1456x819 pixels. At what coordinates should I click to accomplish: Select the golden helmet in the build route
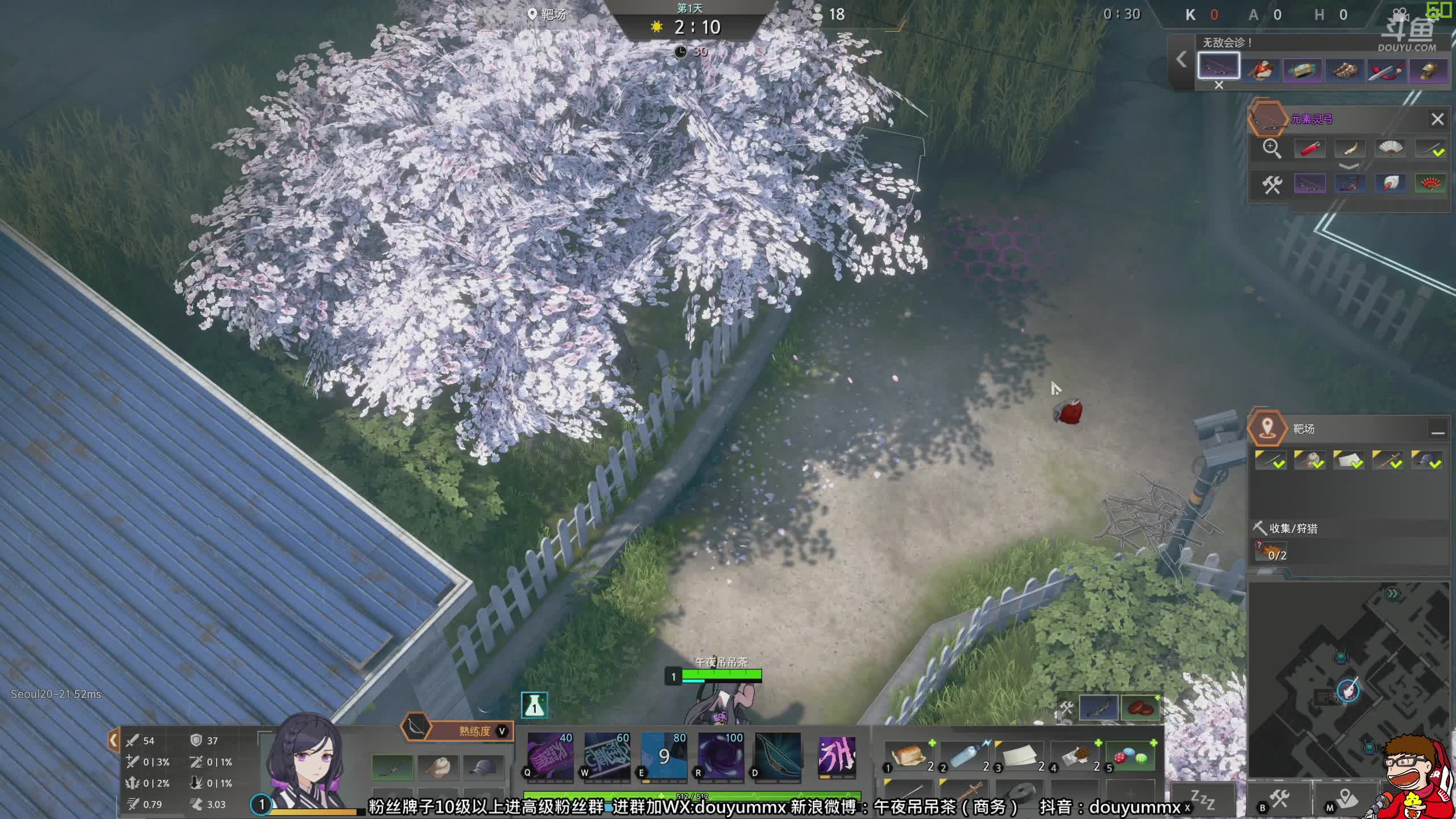click(x=1428, y=70)
